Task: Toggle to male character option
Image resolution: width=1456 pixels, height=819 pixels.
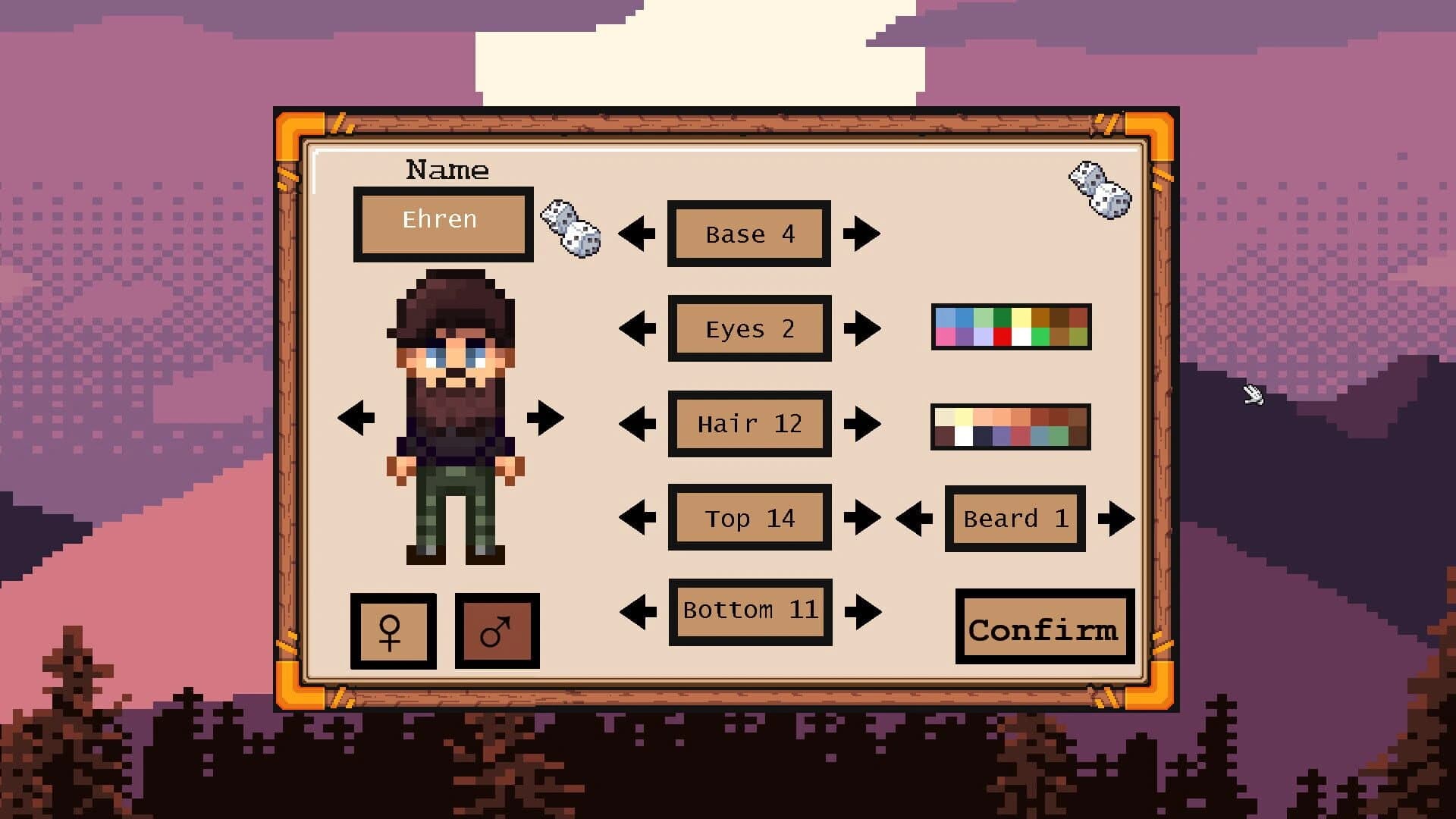Action: [x=497, y=631]
